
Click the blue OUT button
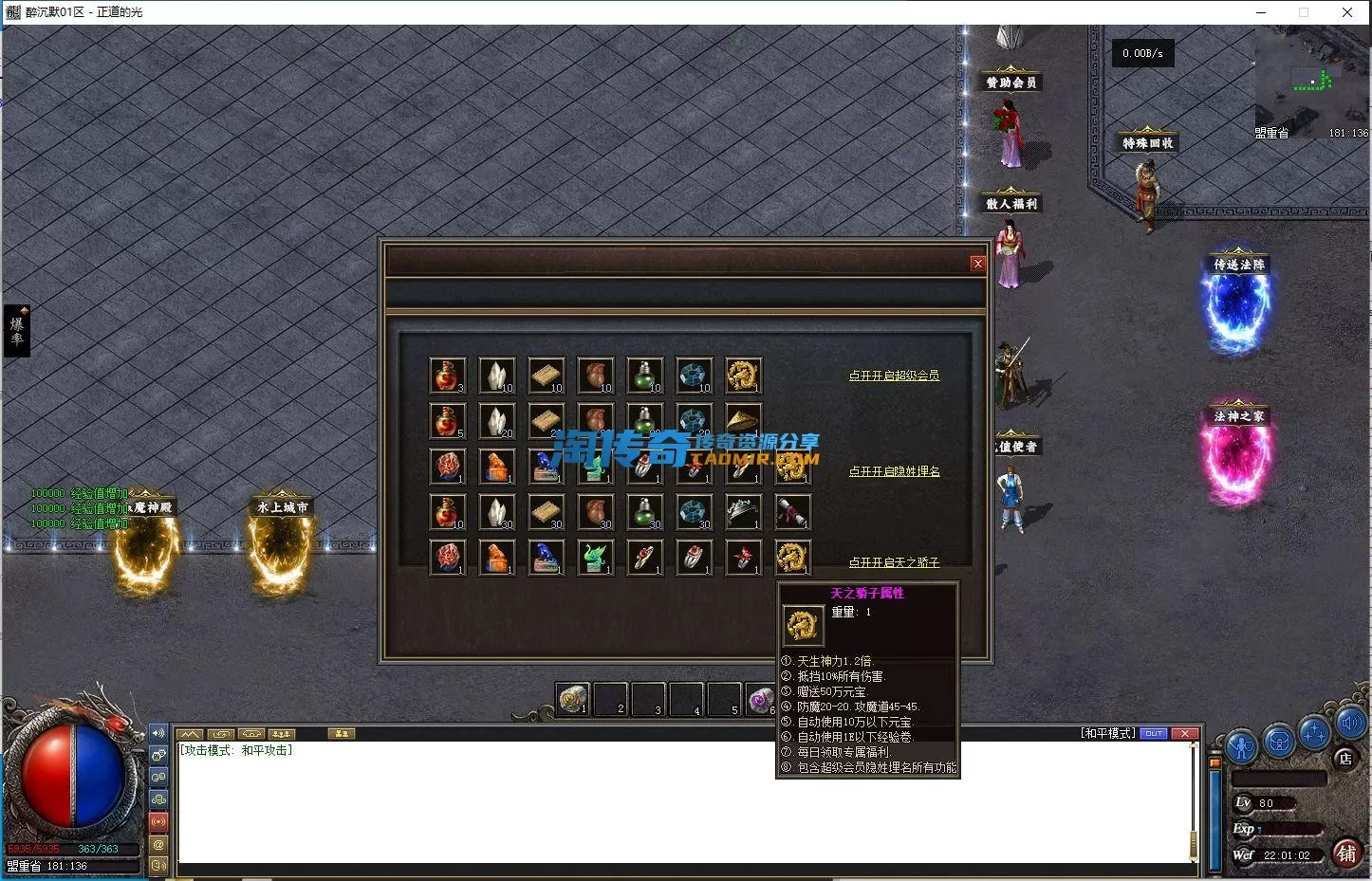1154,733
